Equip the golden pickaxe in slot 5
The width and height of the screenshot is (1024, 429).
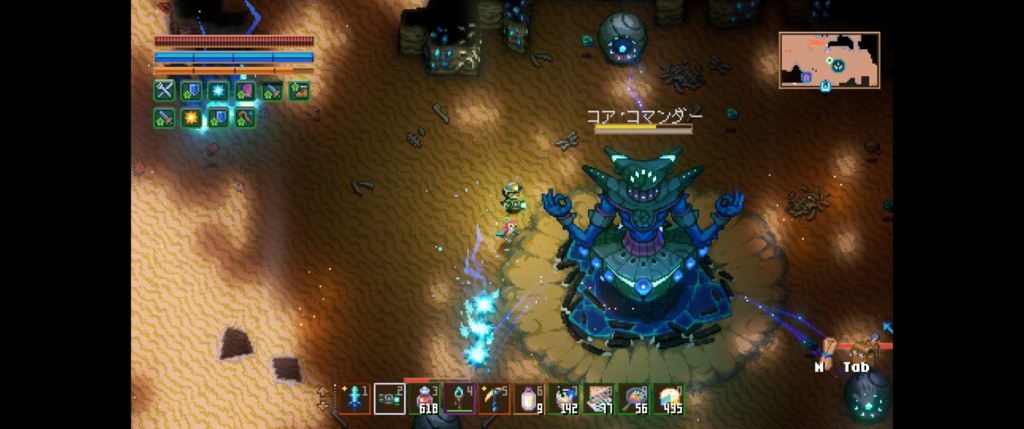pyautogui.click(x=494, y=399)
